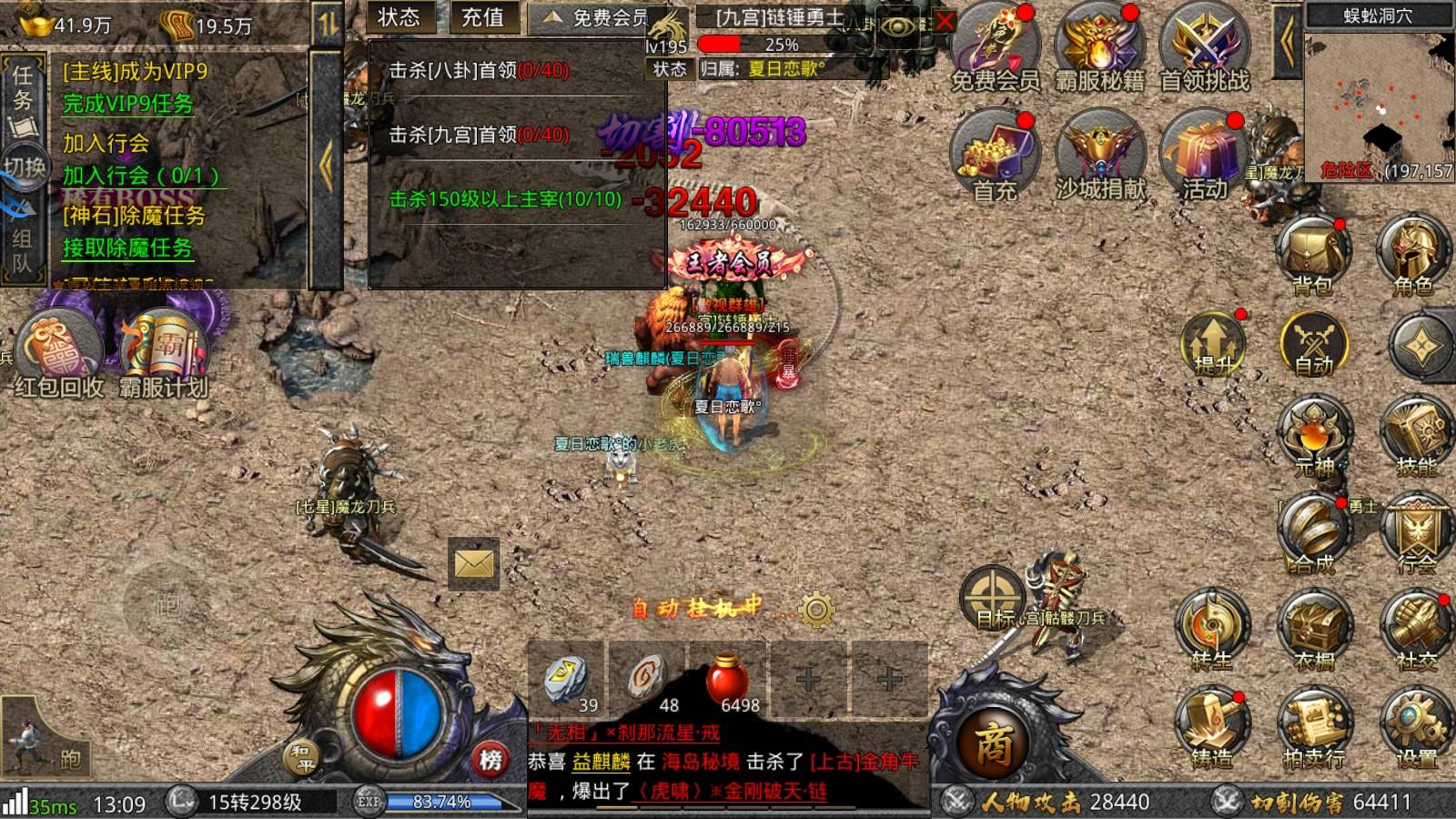Toggle 自动 auto-combat button

(x=1313, y=345)
